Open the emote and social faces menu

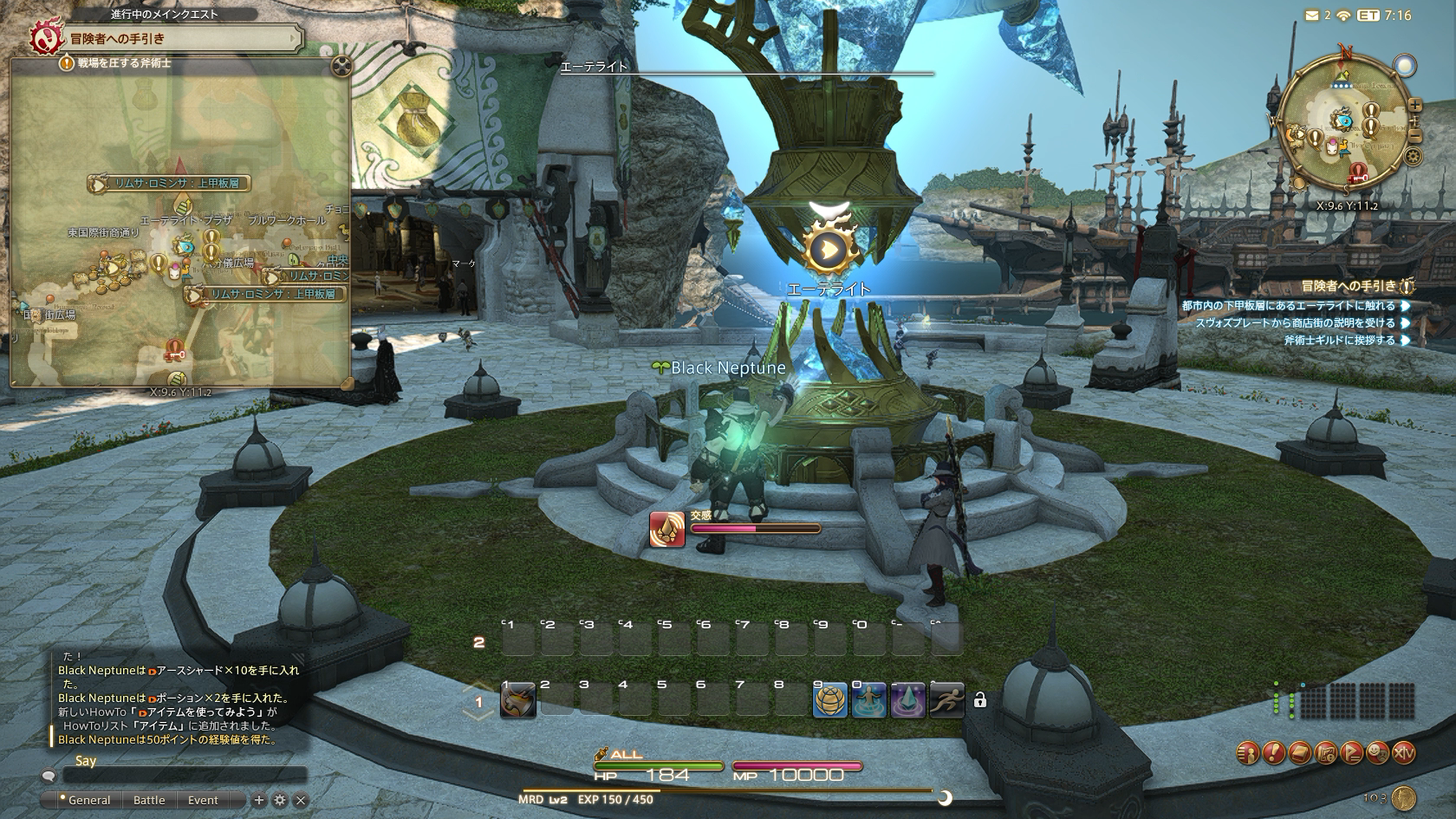[x=1378, y=753]
